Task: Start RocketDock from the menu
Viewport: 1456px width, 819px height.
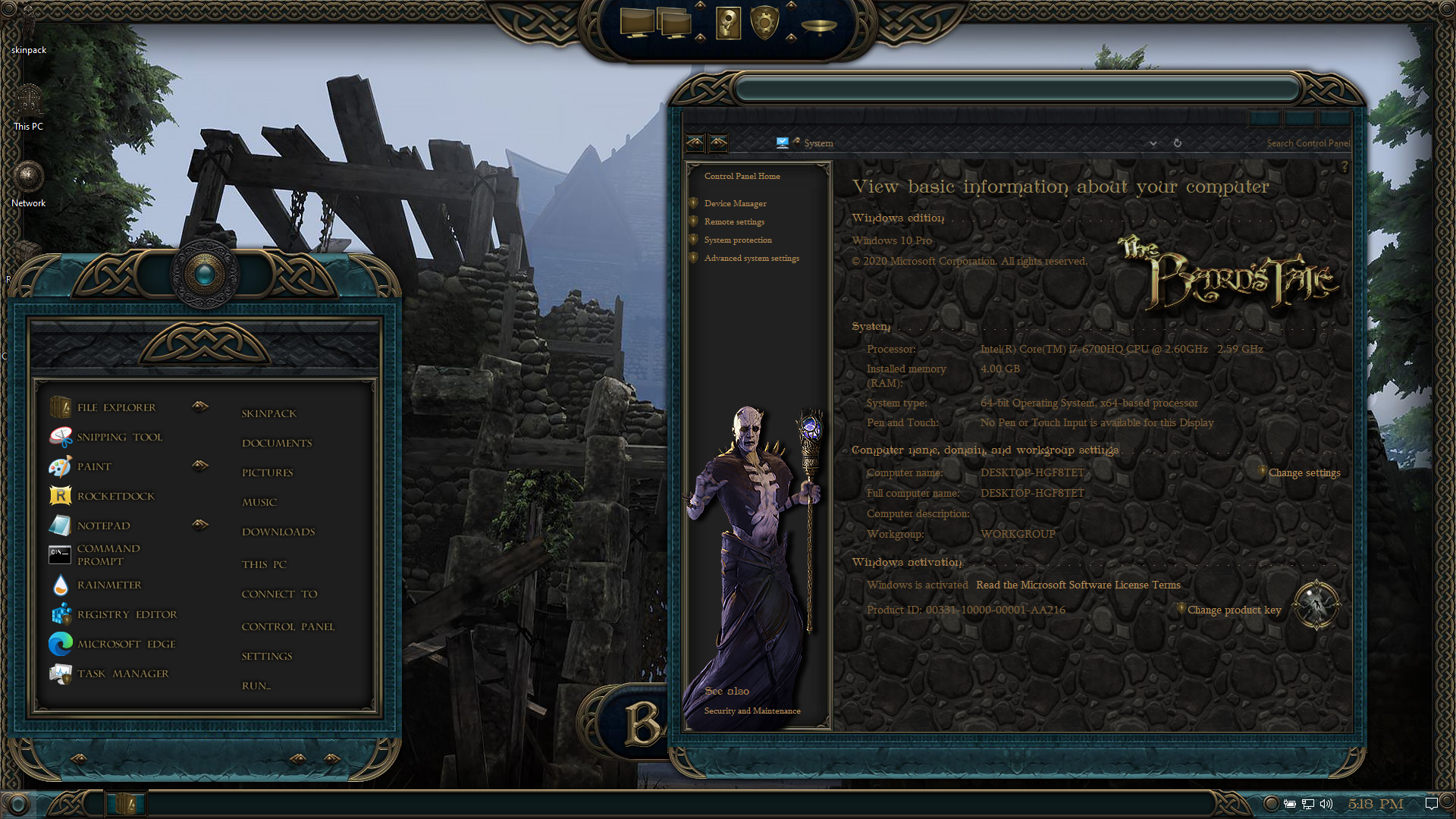Action: click(x=115, y=496)
